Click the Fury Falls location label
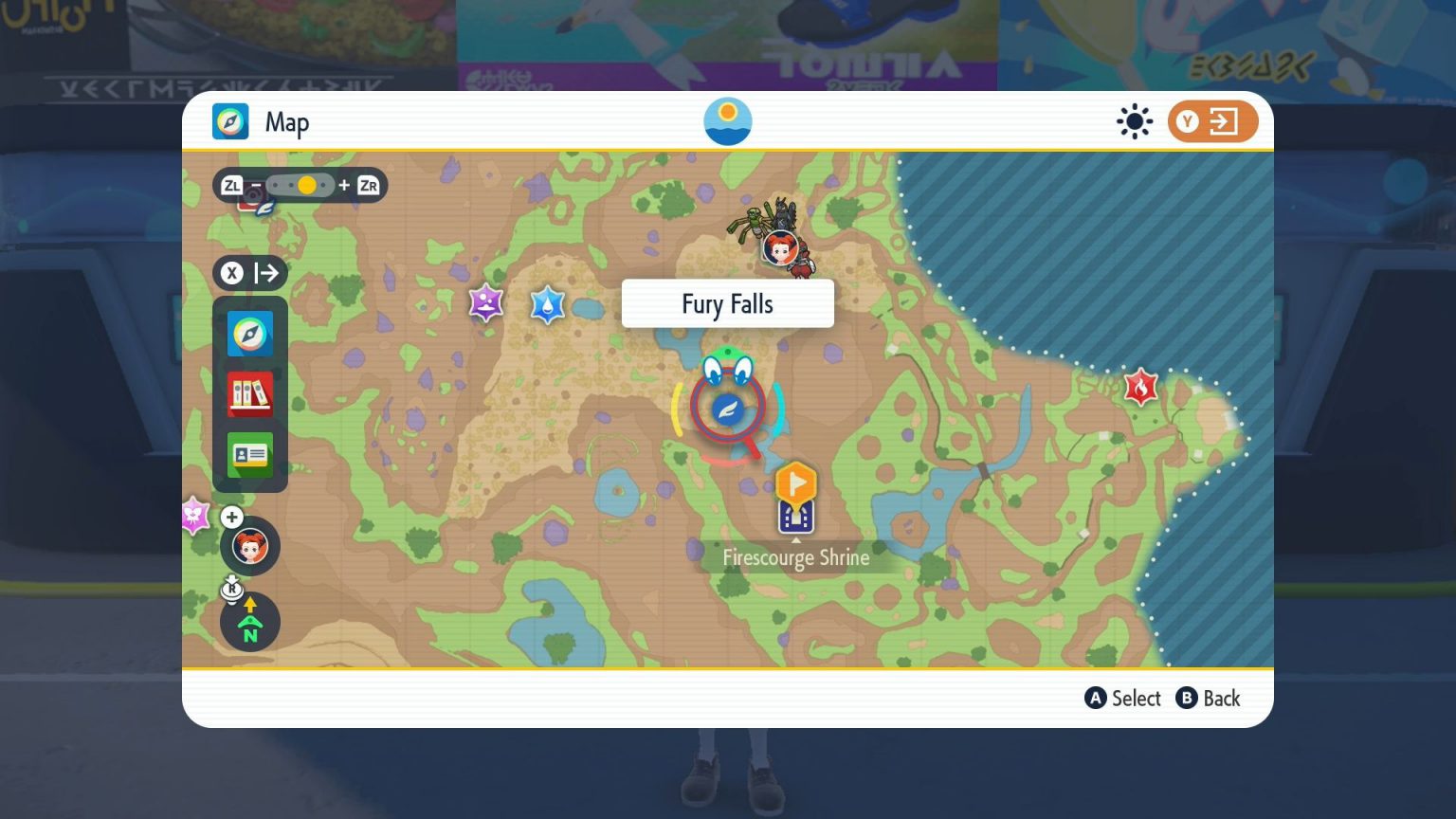The image size is (1456, 819). (727, 303)
